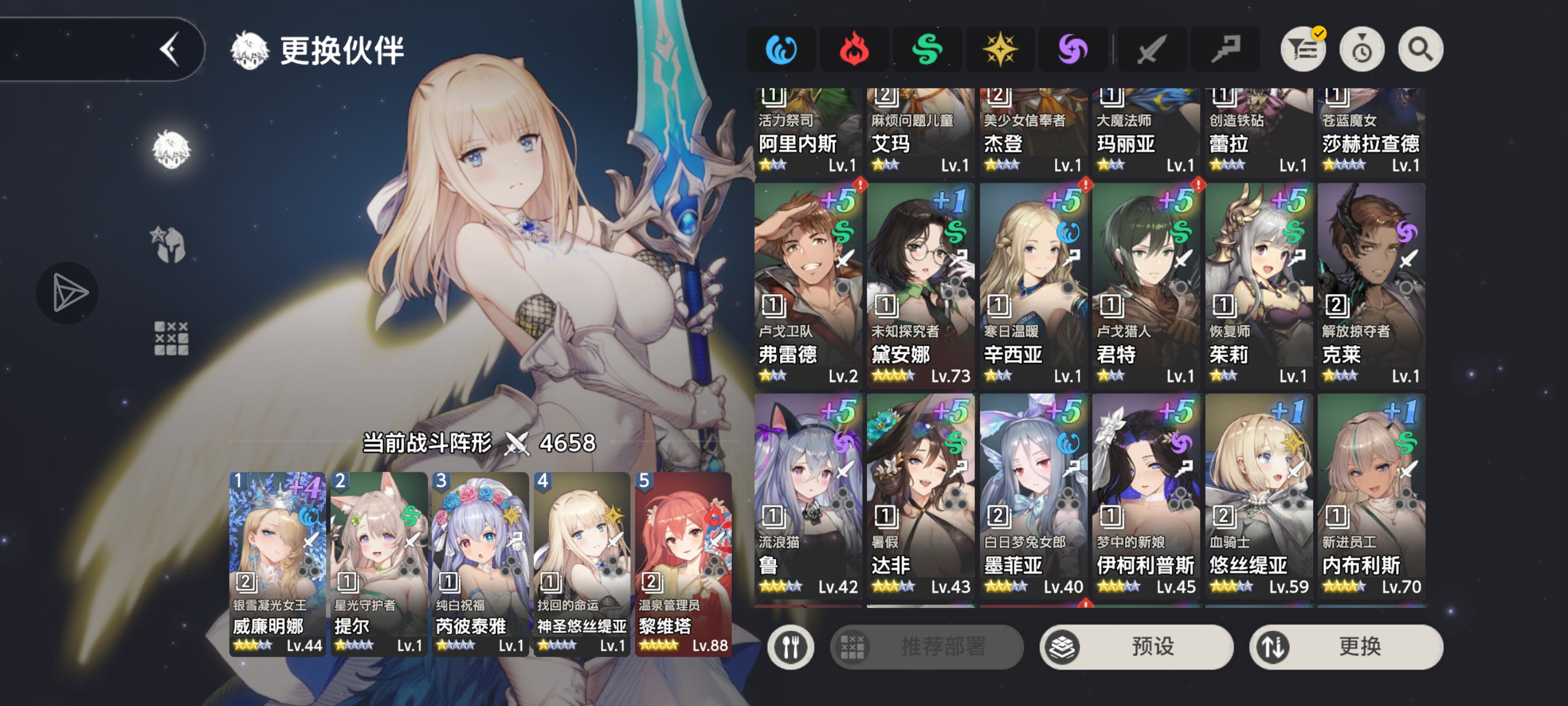
Task: Go back with the arrow button
Action: (x=170, y=49)
